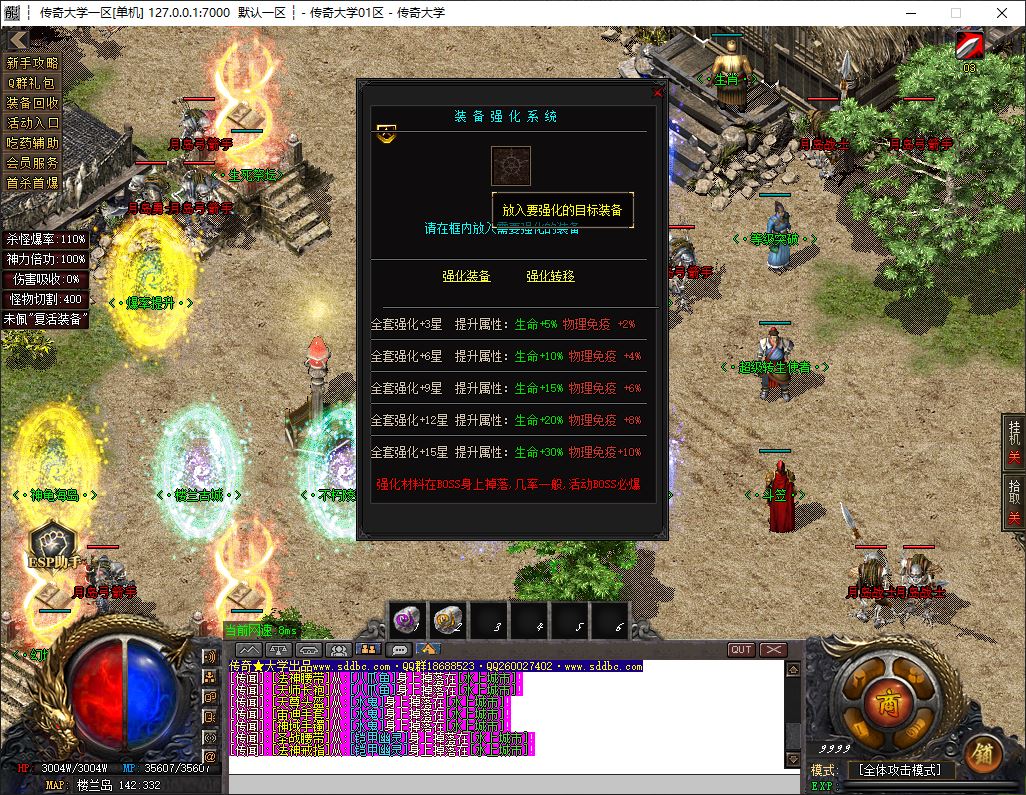1026x795 pixels.
Task: Open the 活动入口 events menu
Action: (x=33, y=123)
